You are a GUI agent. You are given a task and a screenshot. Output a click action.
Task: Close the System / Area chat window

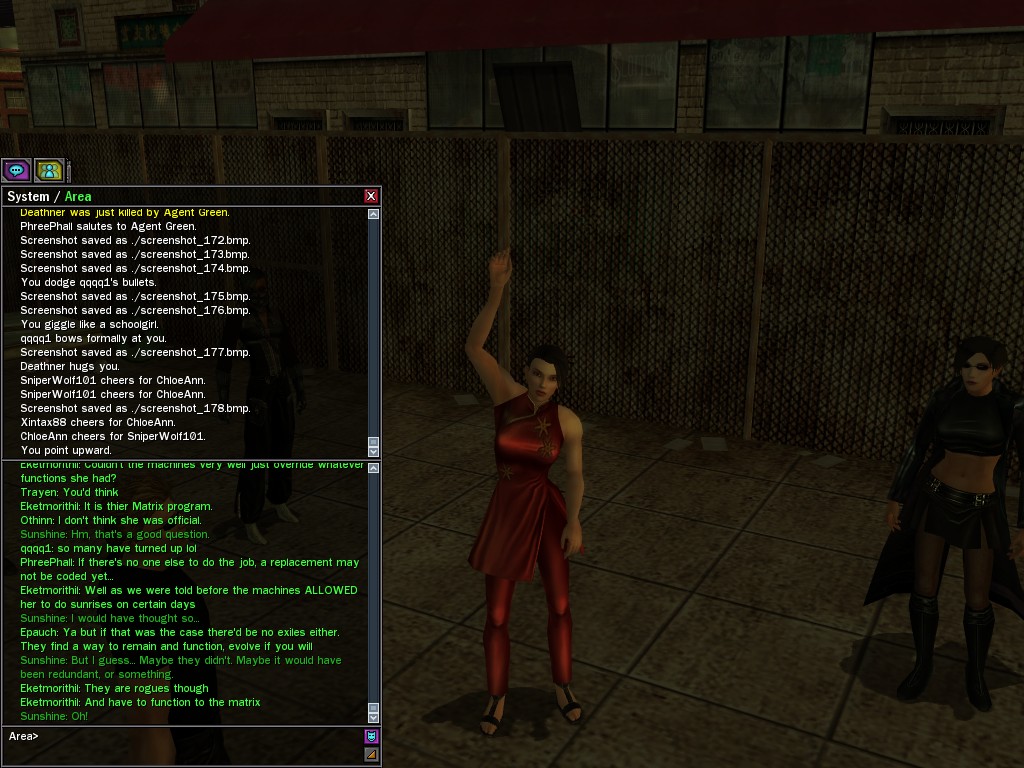tap(371, 196)
